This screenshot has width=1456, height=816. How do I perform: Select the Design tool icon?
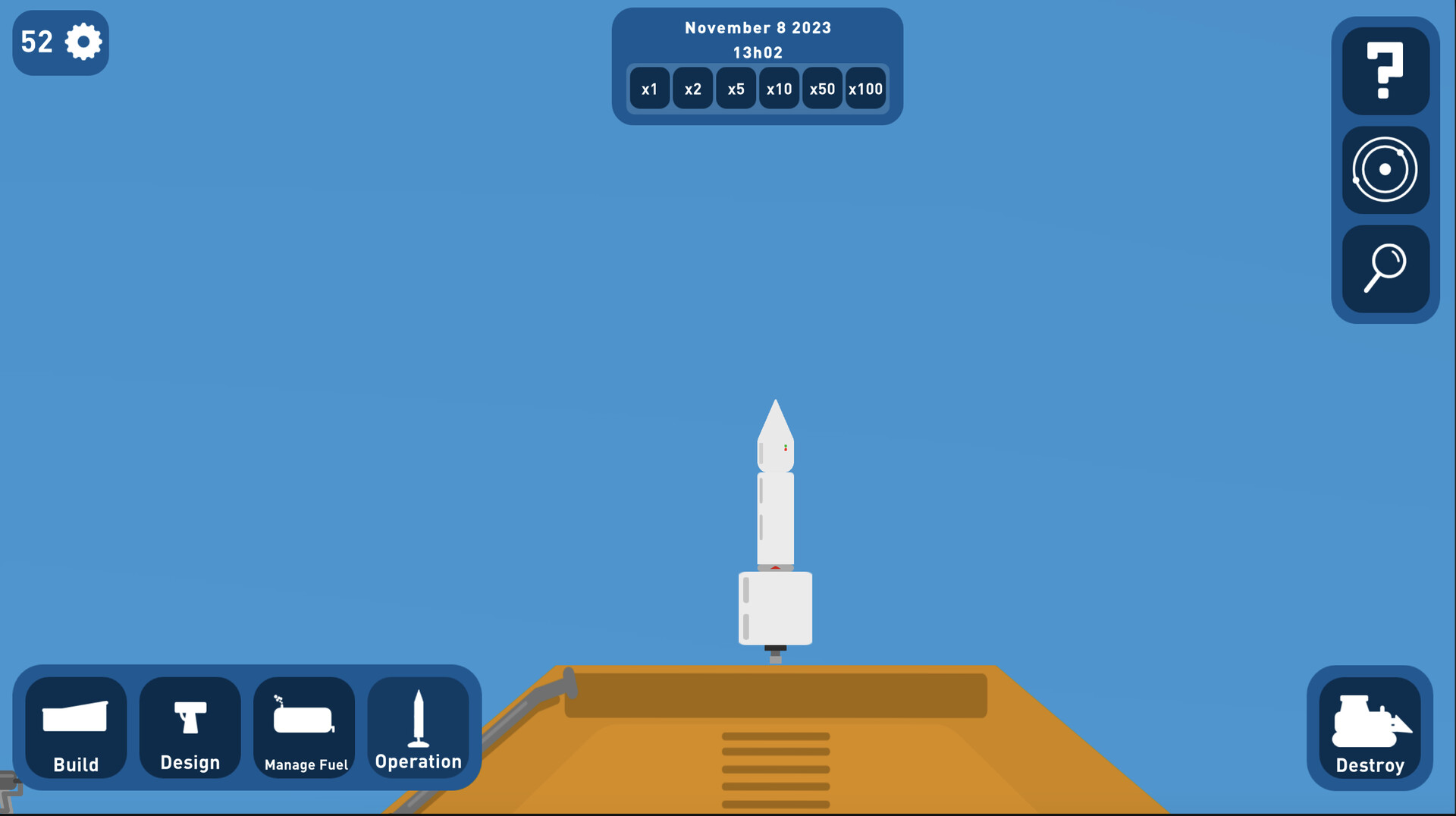[189, 717]
